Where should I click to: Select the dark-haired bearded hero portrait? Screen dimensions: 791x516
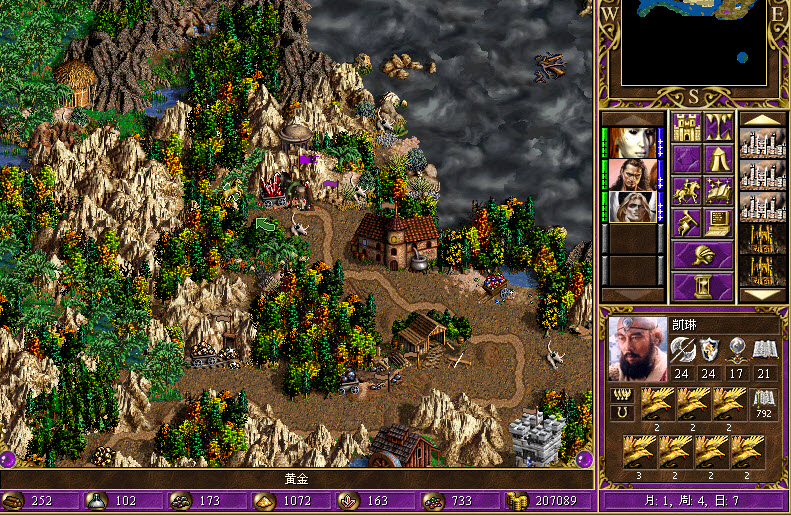coord(631,174)
